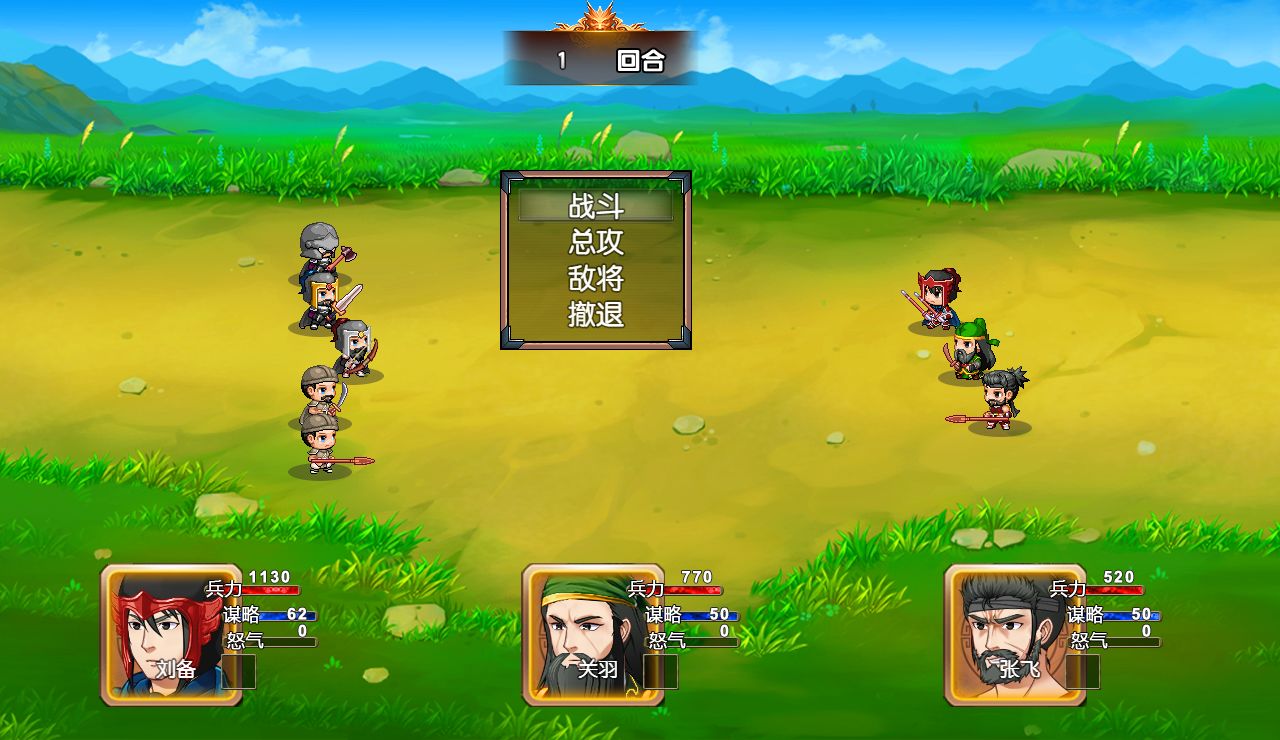
Task: Choose 撤退 to retreat from battle
Action: (596, 315)
